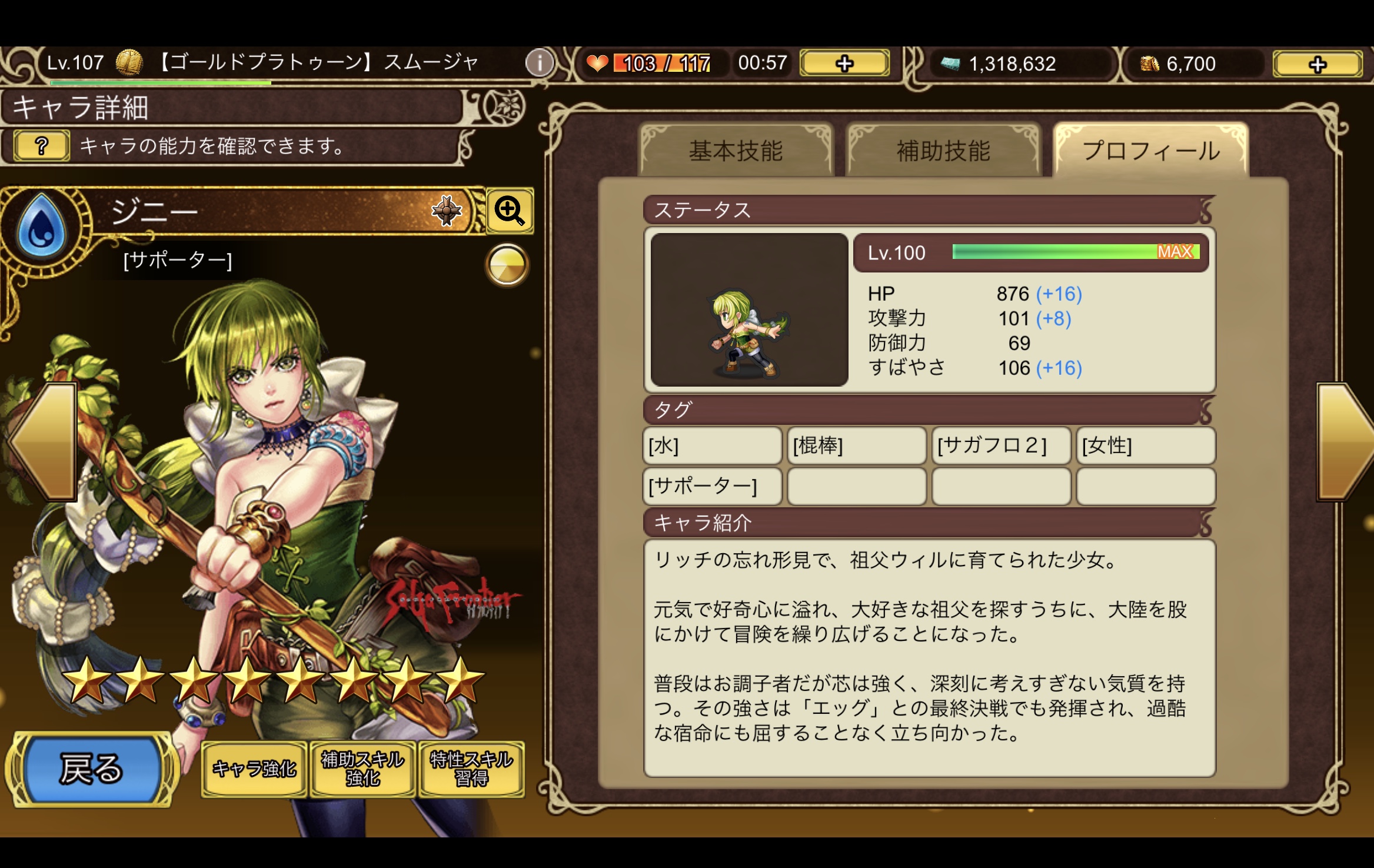Screen dimensions: 1374x868
Task: Add stamina with the heart plus button
Action: coord(844,63)
